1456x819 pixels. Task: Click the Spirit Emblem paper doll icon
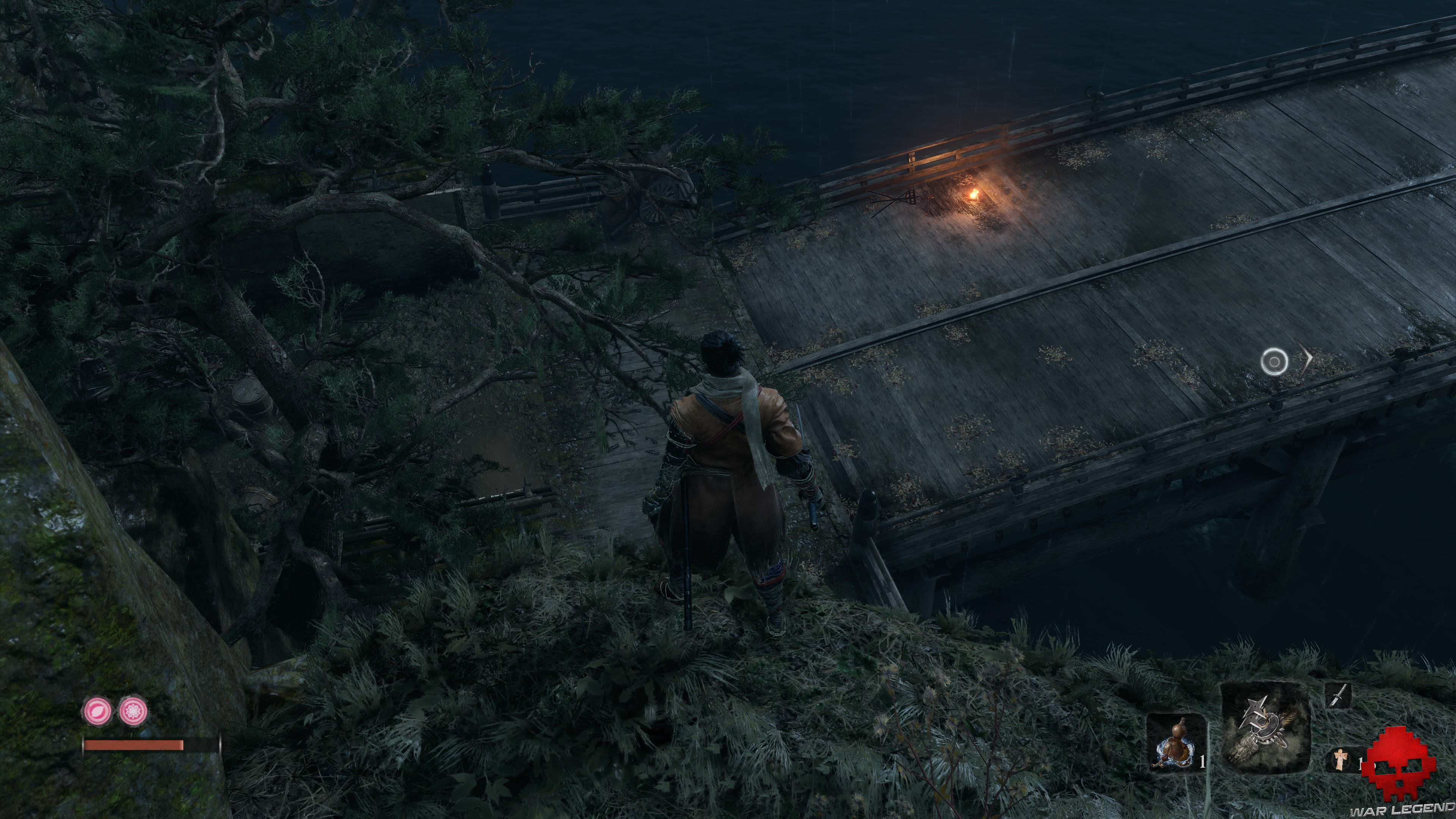[x=1340, y=759]
